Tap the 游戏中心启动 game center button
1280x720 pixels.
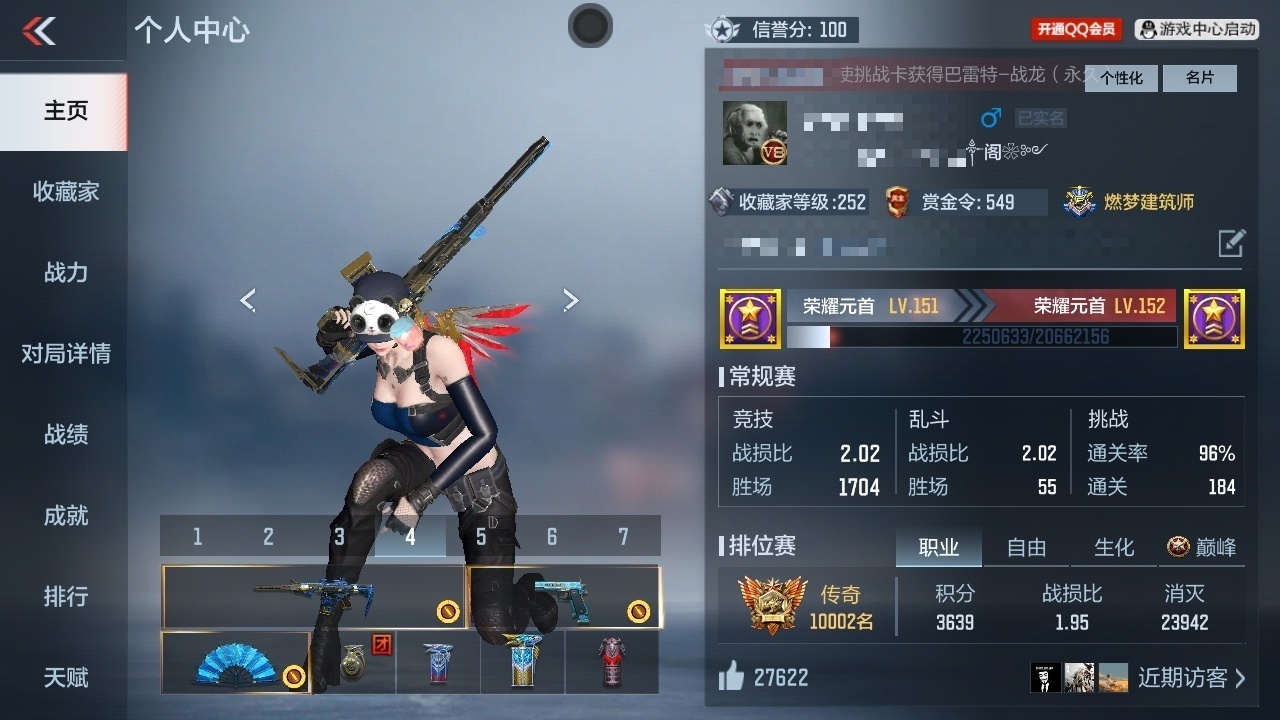click(1197, 30)
